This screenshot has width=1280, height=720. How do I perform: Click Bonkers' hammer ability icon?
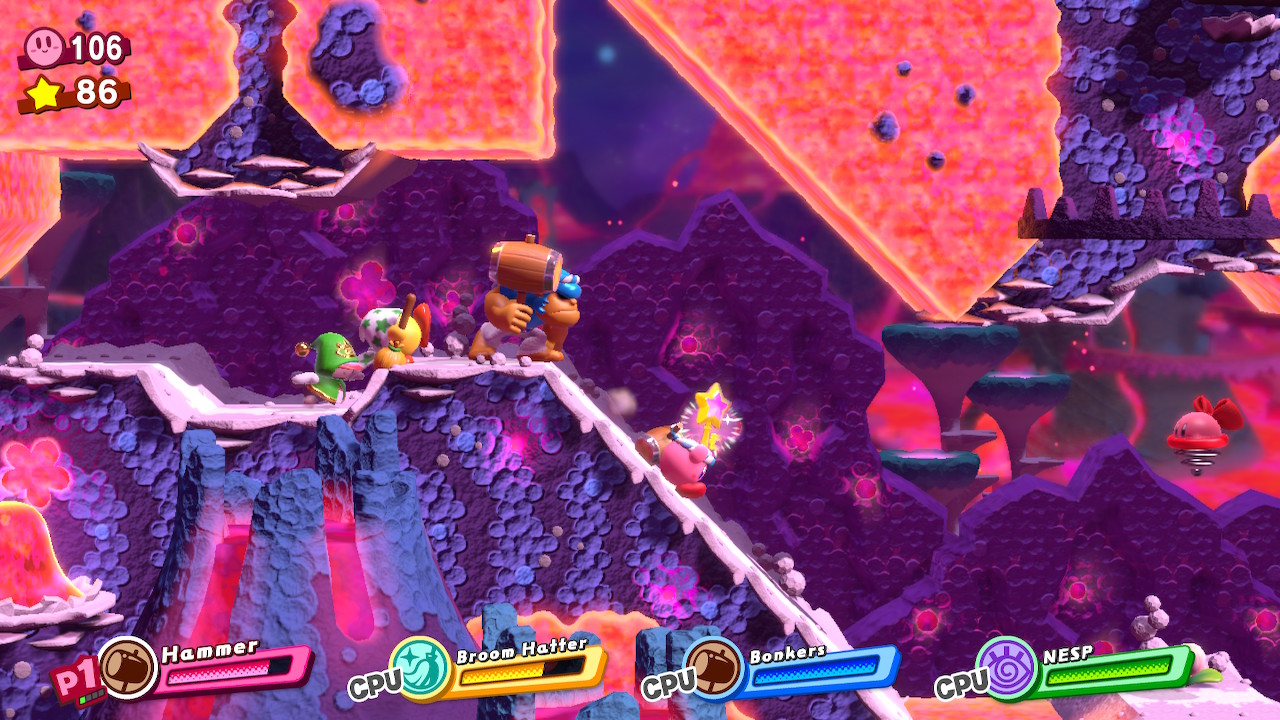tap(715, 667)
